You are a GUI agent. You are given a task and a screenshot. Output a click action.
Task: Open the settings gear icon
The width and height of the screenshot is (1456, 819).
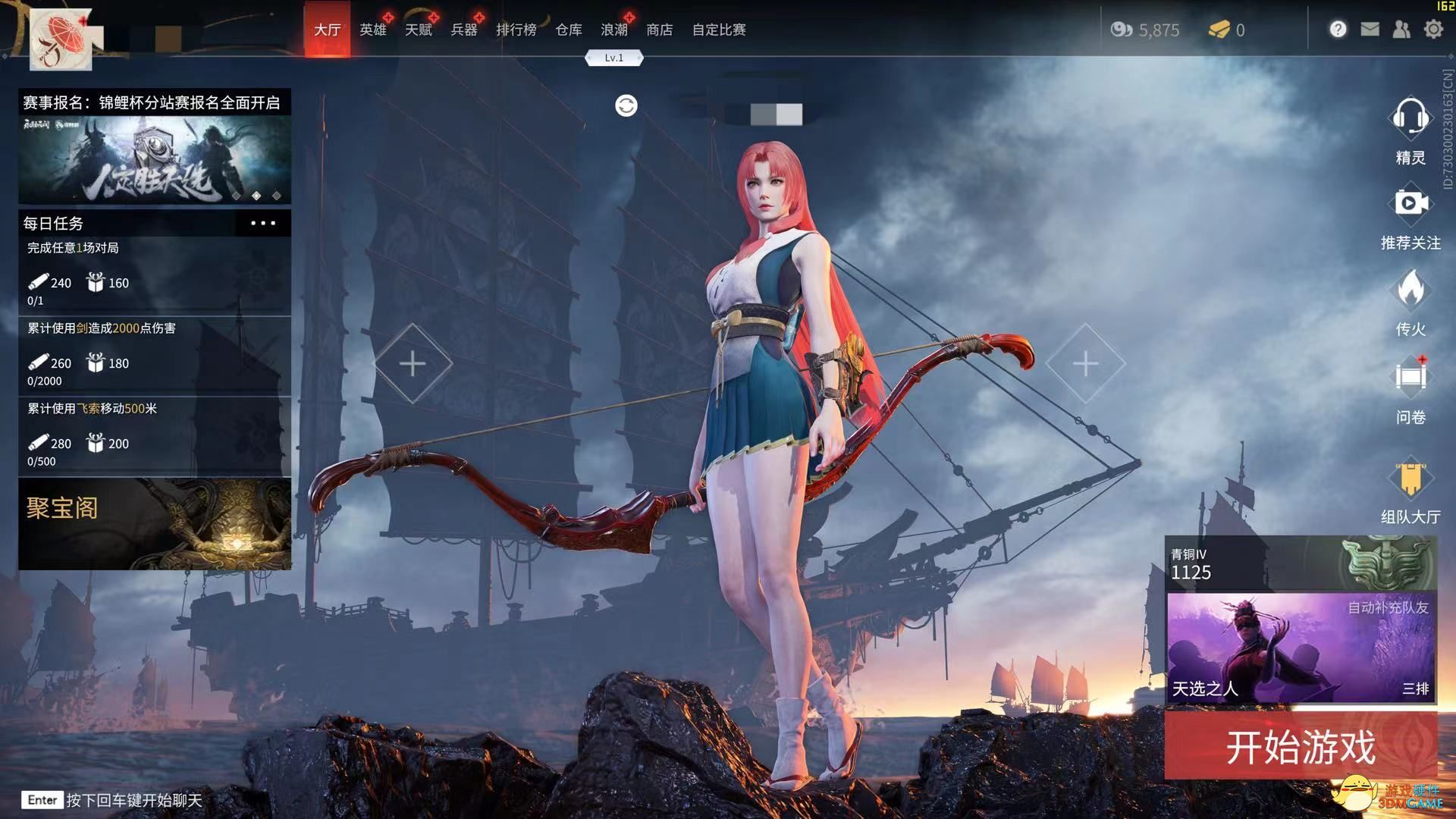[1434, 29]
